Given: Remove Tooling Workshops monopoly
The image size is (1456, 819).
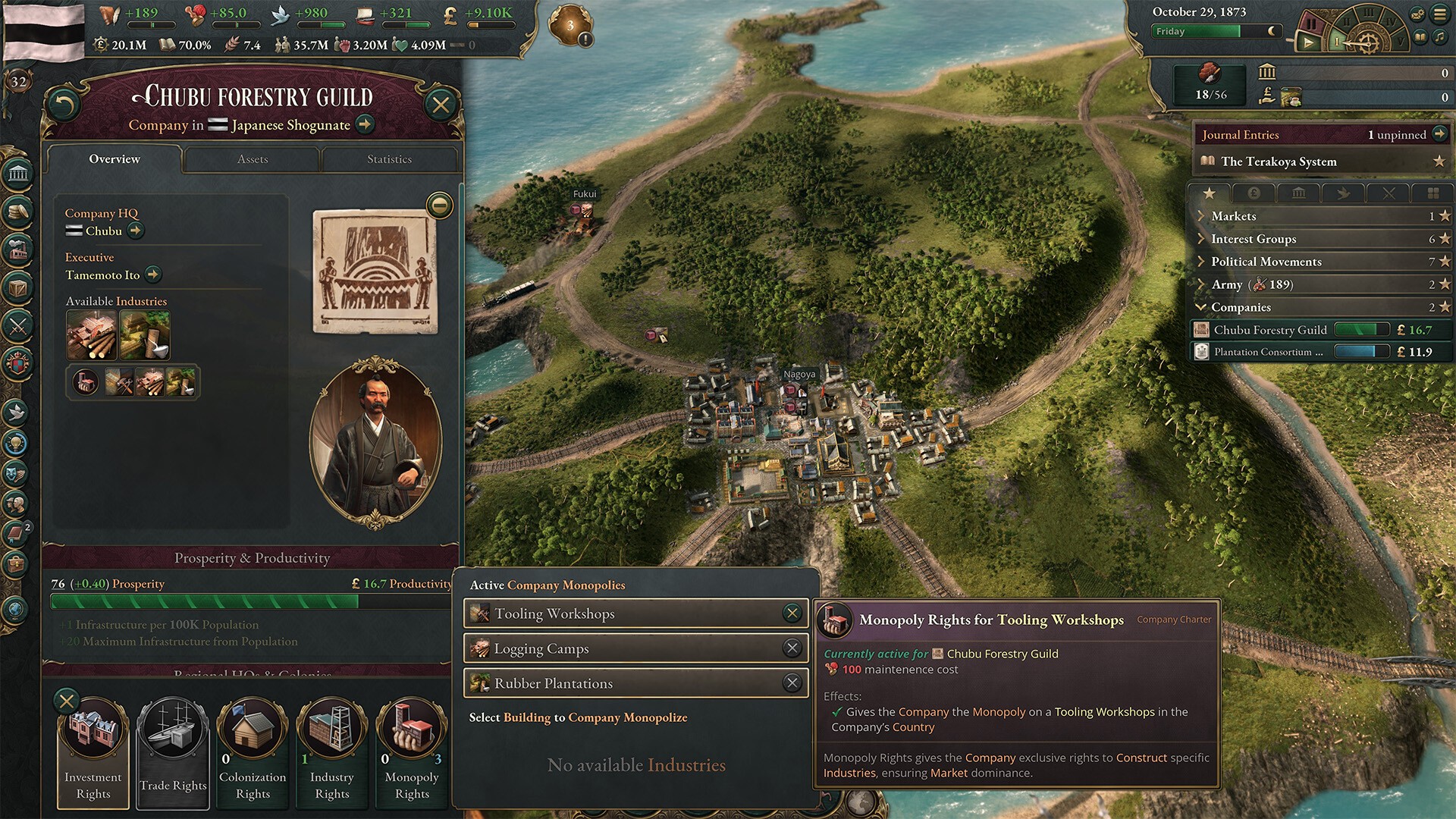Looking at the screenshot, I should [x=792, y=613].
